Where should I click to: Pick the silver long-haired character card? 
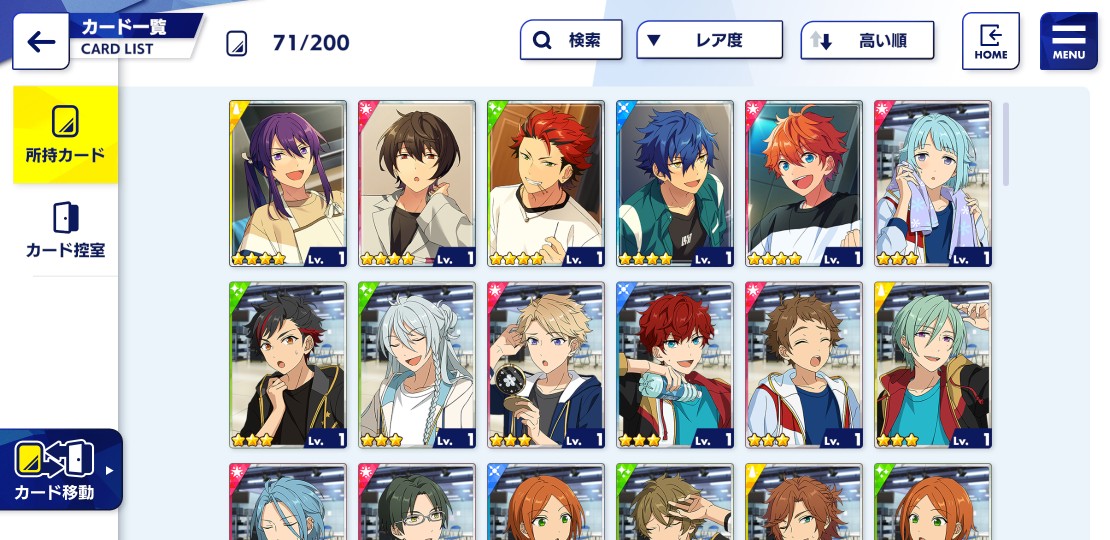point(417,365)
